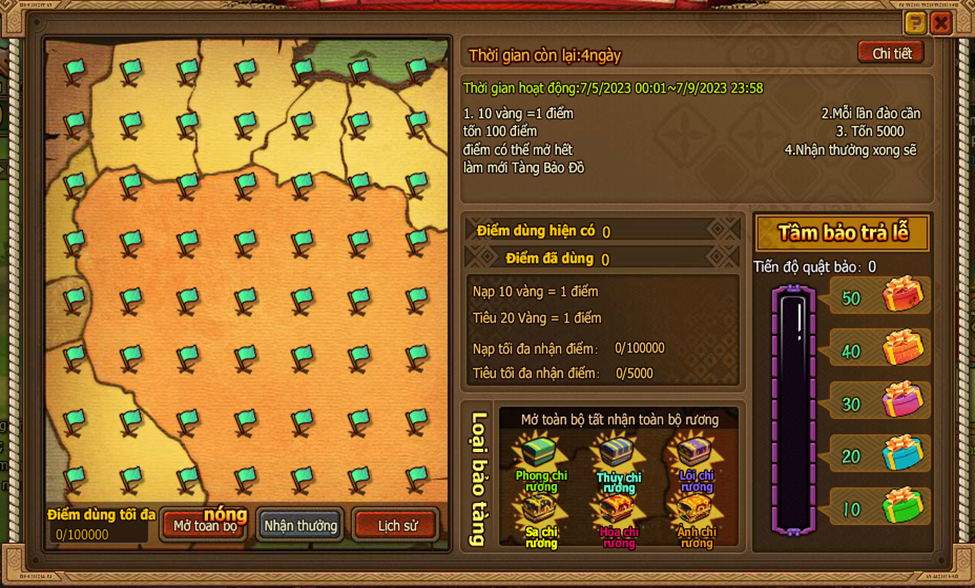Claim rewards with Nhận thưởng button
The height and width of the screenshot is (588, 975).
pyautogui.click(x=300, y=525)
